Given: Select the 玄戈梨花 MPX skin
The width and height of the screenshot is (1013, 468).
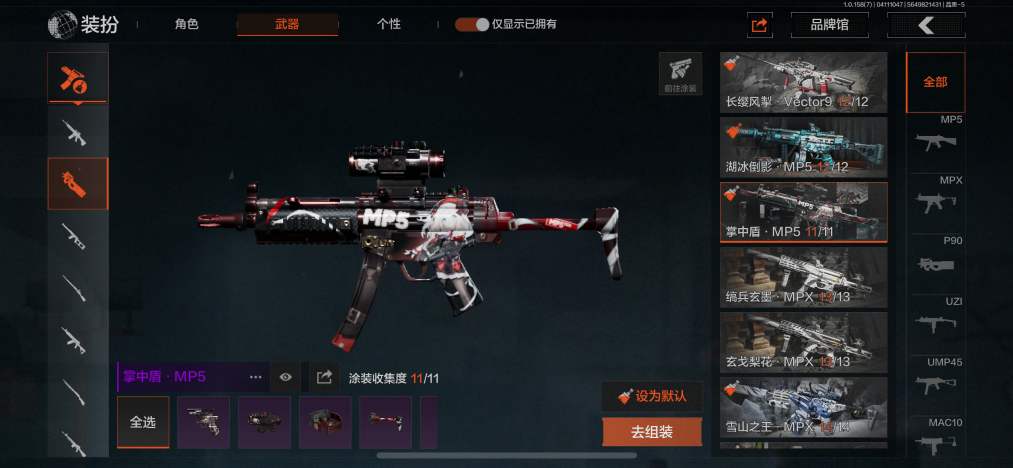Looking at the screenshot, I should pyautogui.click(x=803, y=342).
